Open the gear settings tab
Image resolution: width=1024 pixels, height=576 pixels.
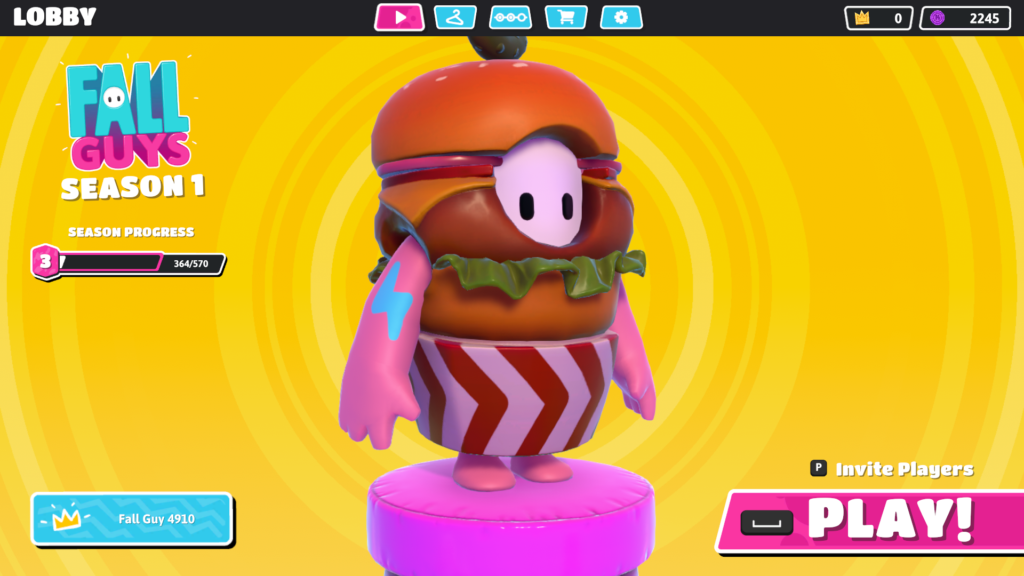pyautogui.click(x=621, y=17)
